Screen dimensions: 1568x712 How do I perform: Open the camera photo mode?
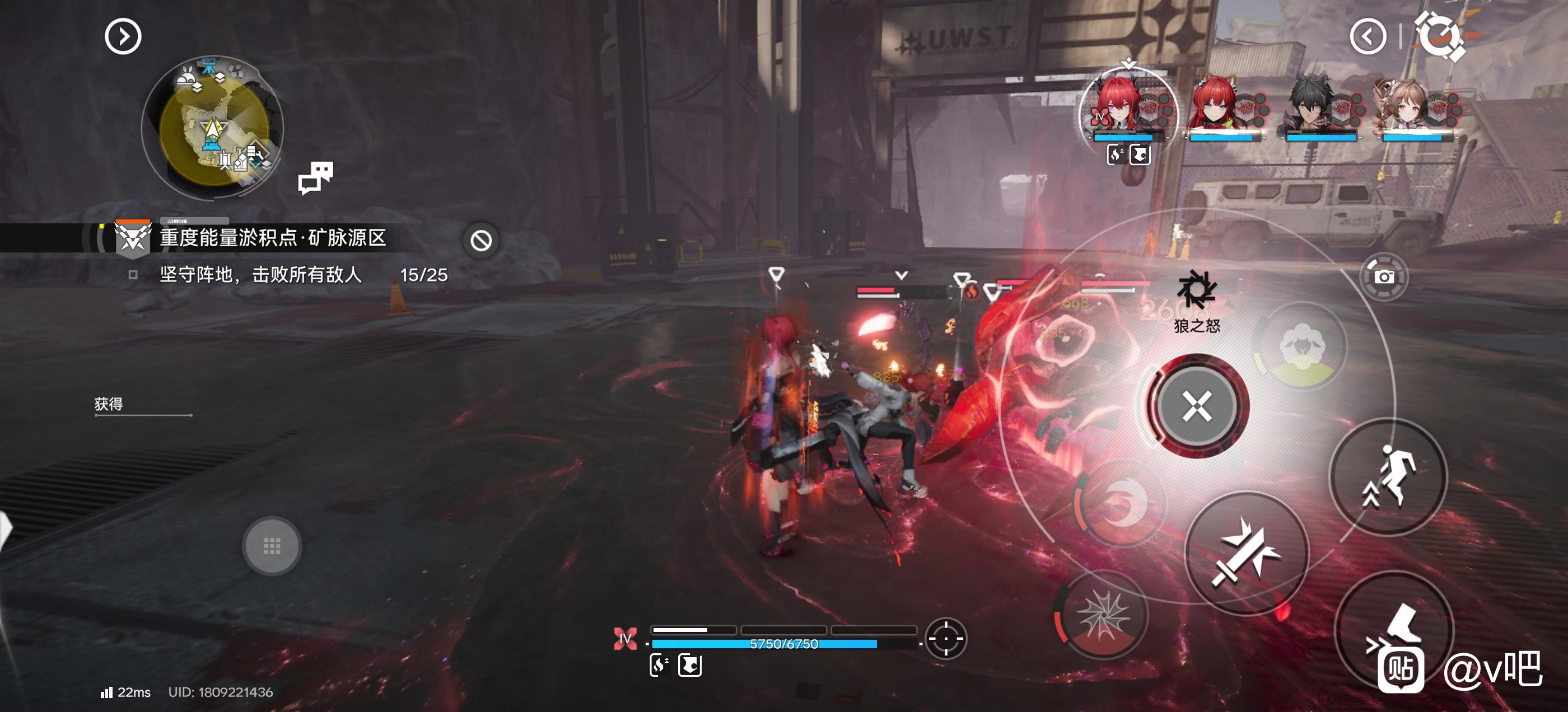(1384, 277)
